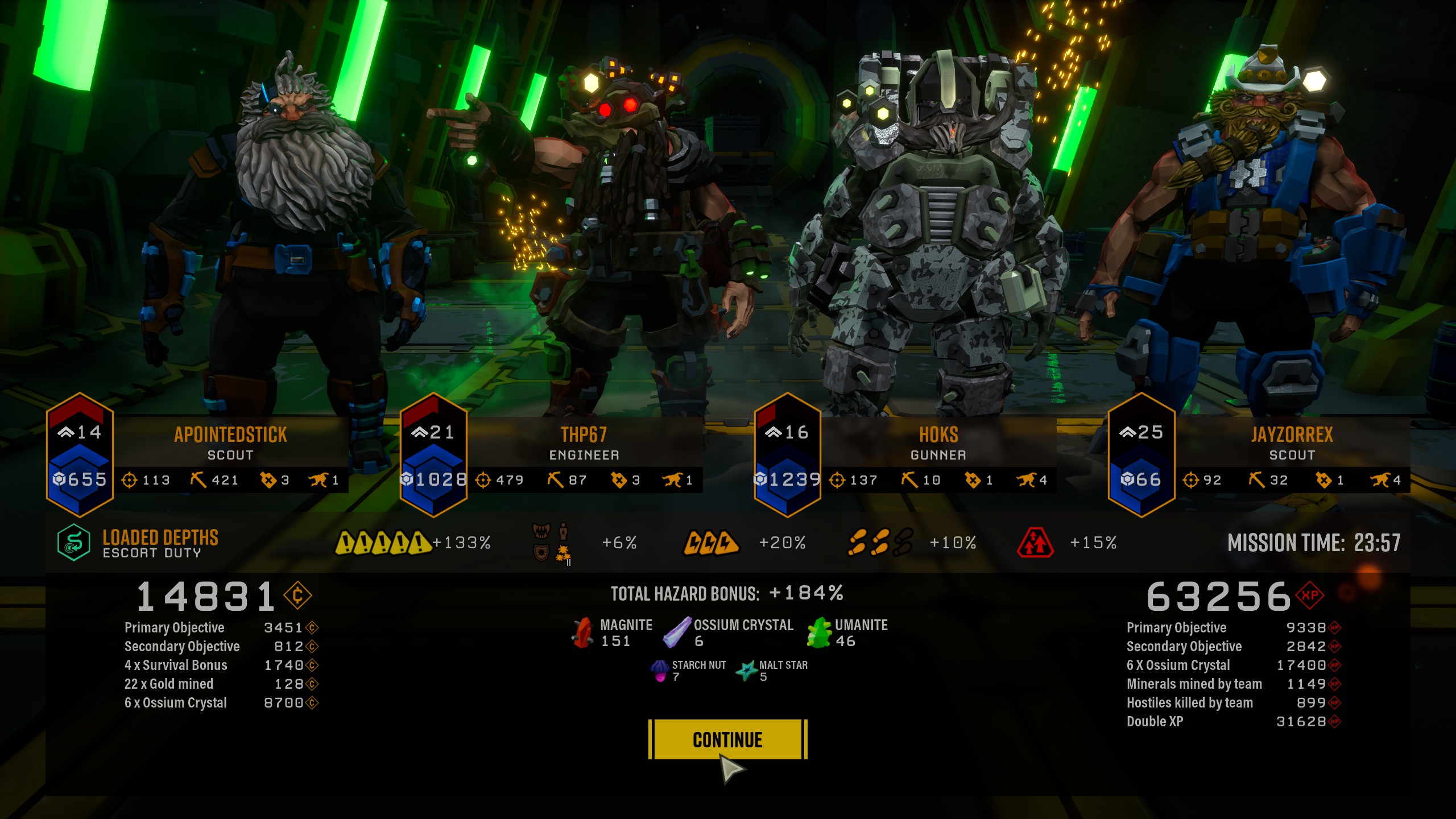Screen dimensions: 1456x819
Task: Select THP67's engineer player card
Action: coord(584,444)
